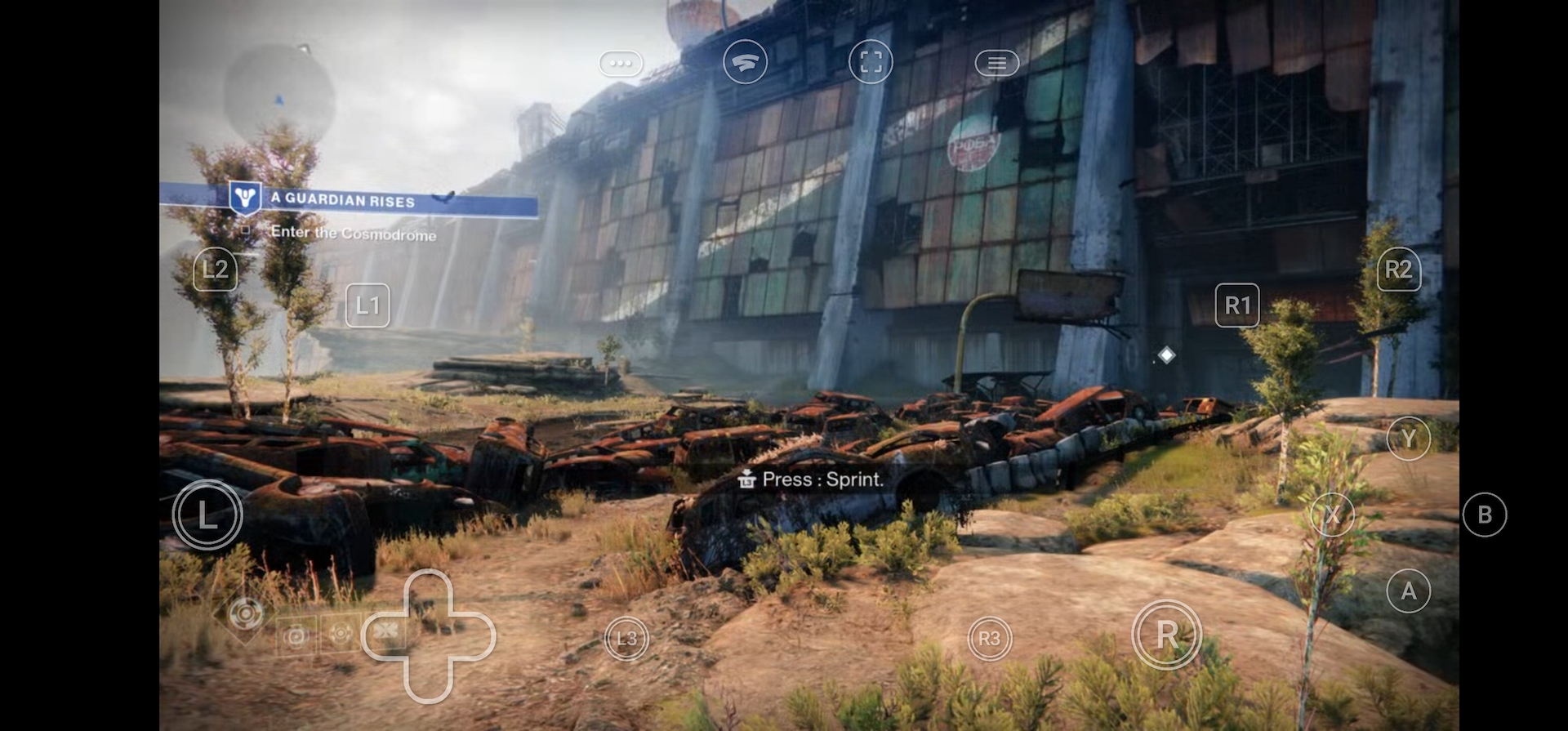Tap the on-screen L1 bumper button
This screenshot has height=731, width=1568.
367,305
